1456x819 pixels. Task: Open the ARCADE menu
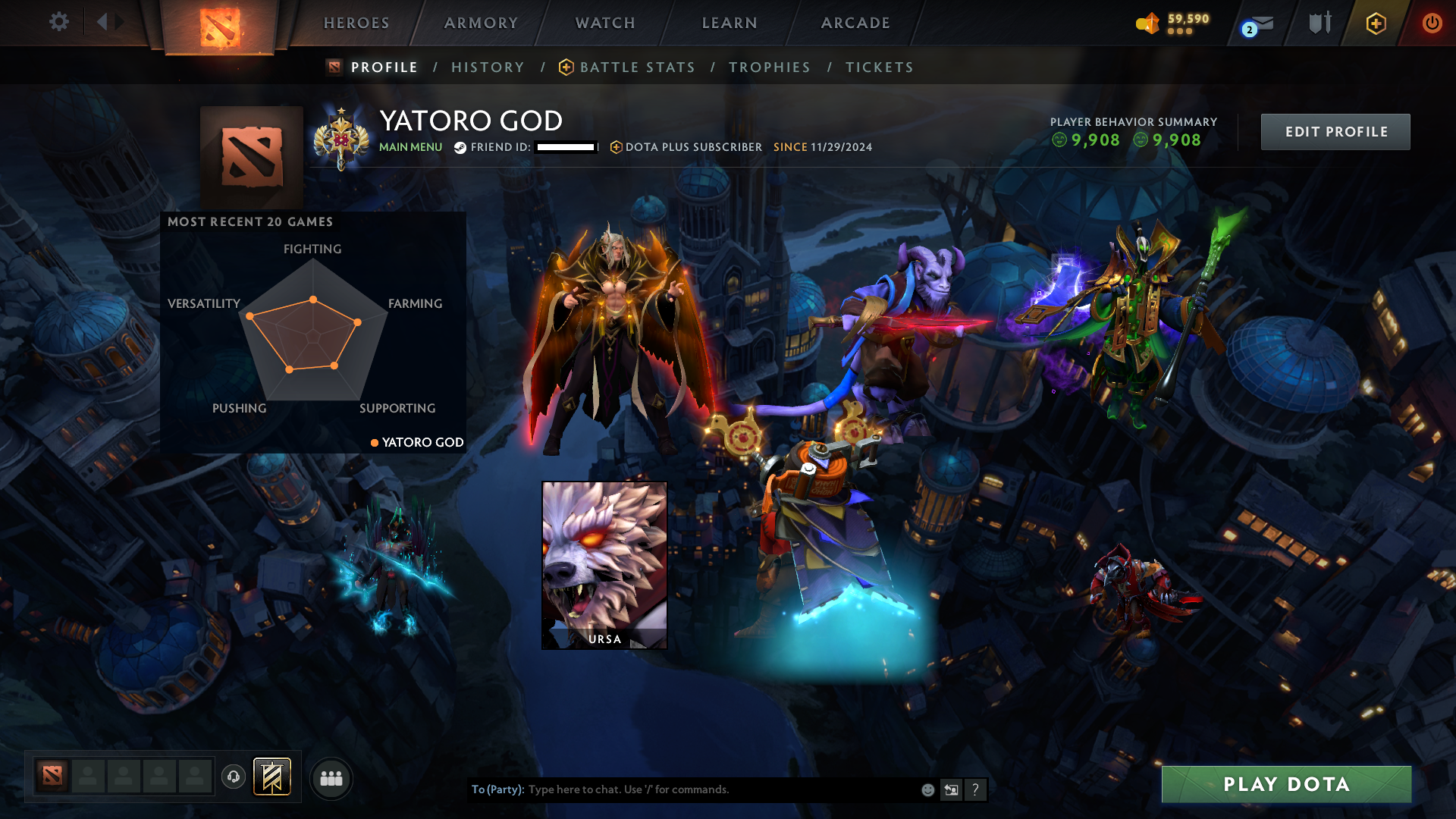[855, 23]
